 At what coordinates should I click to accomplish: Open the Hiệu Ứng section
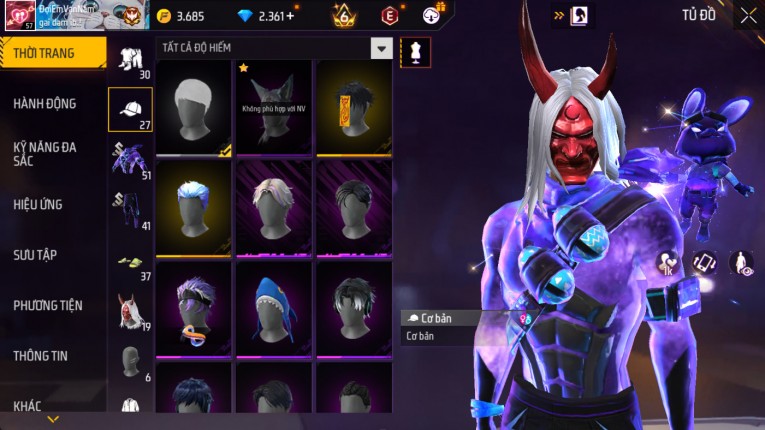click(38, 204)
